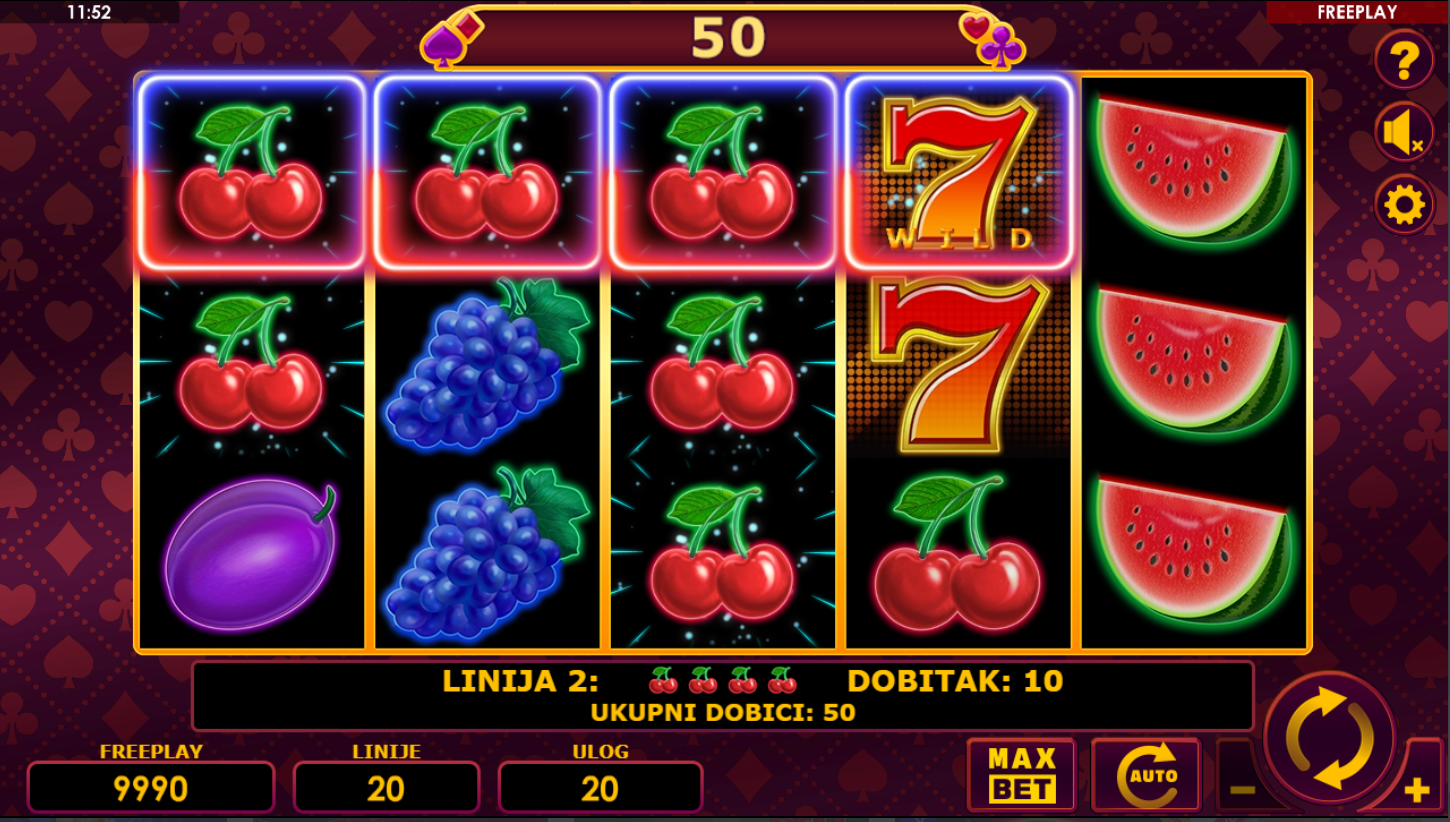Activate the AUTO spin button
This screenshot has height=822, width=1450.
(x=1146, y=775)
